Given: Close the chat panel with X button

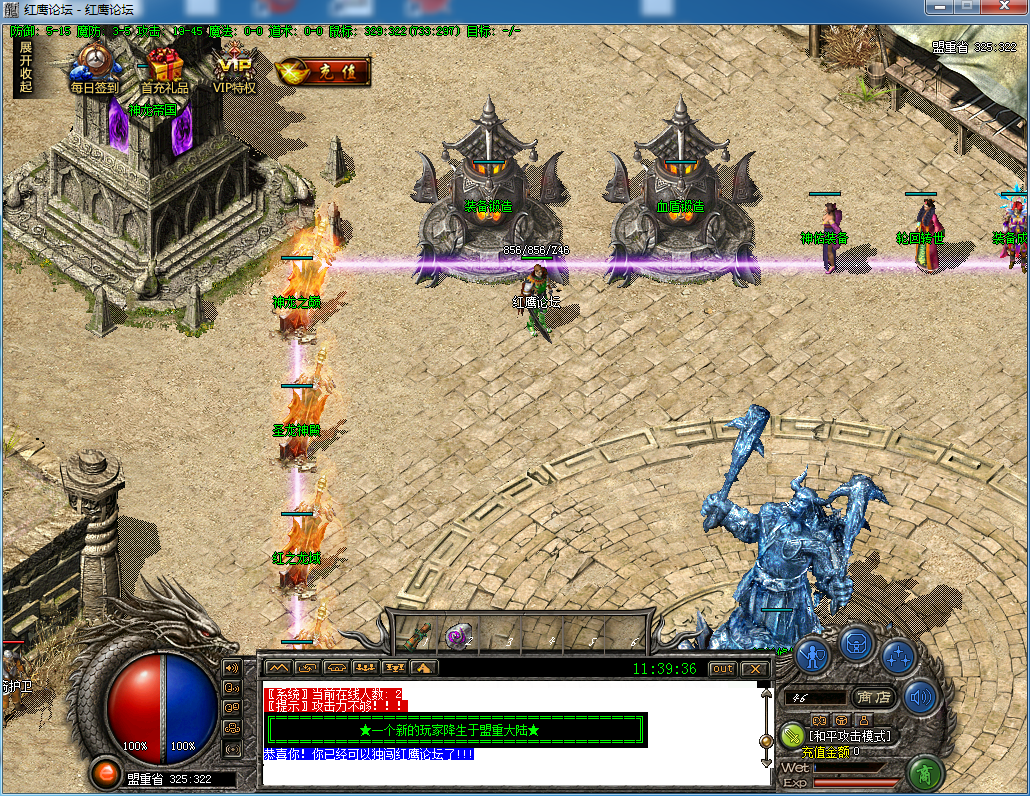Looking at the screenshot, I should (755, 668).
